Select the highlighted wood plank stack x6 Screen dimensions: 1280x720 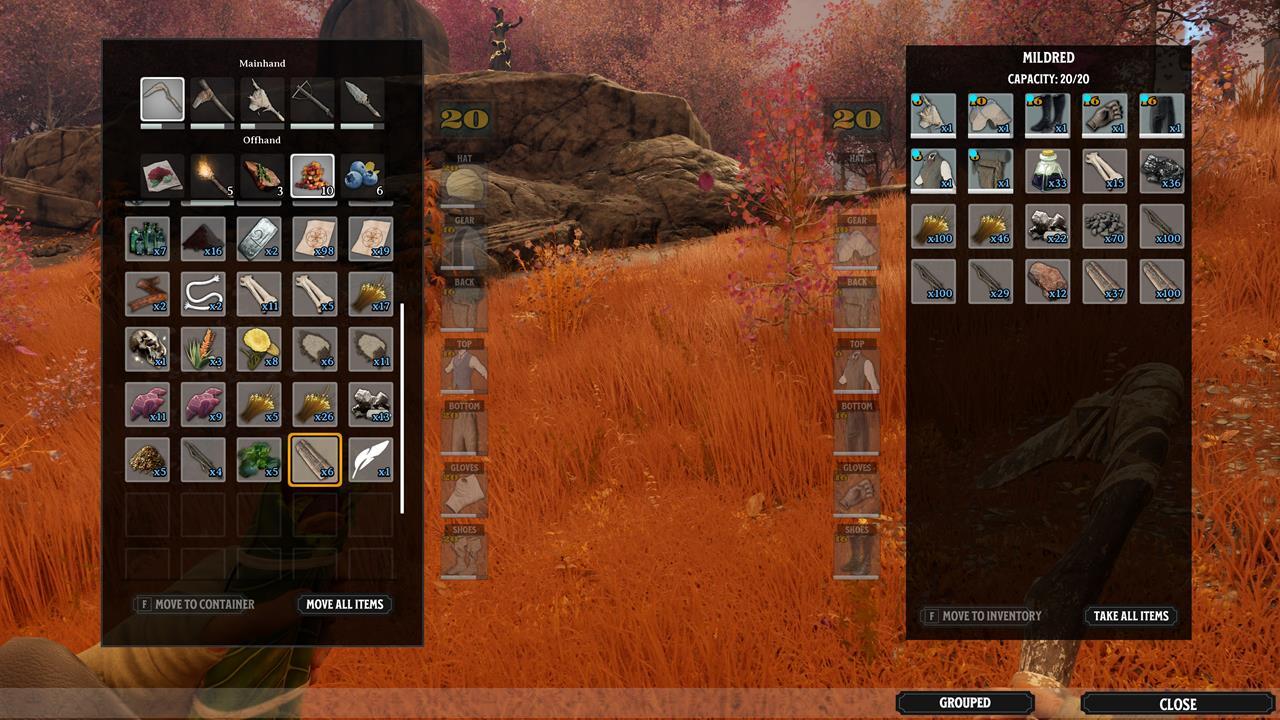point(315,459)
